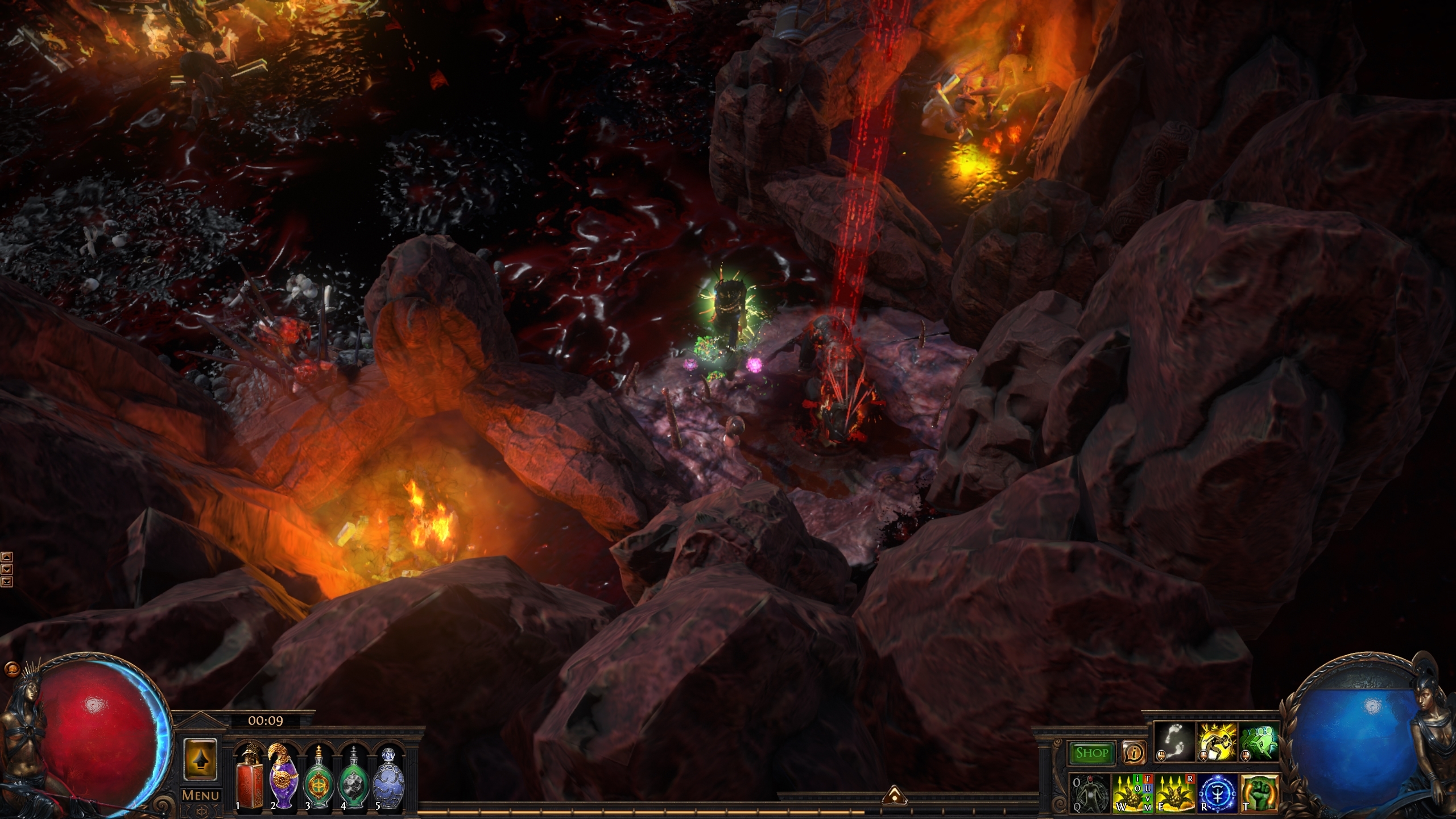Activate the green mirrored clones skill
Image resolution: width=1456 pixels, height=819 pixels.
click(1259, 742)
